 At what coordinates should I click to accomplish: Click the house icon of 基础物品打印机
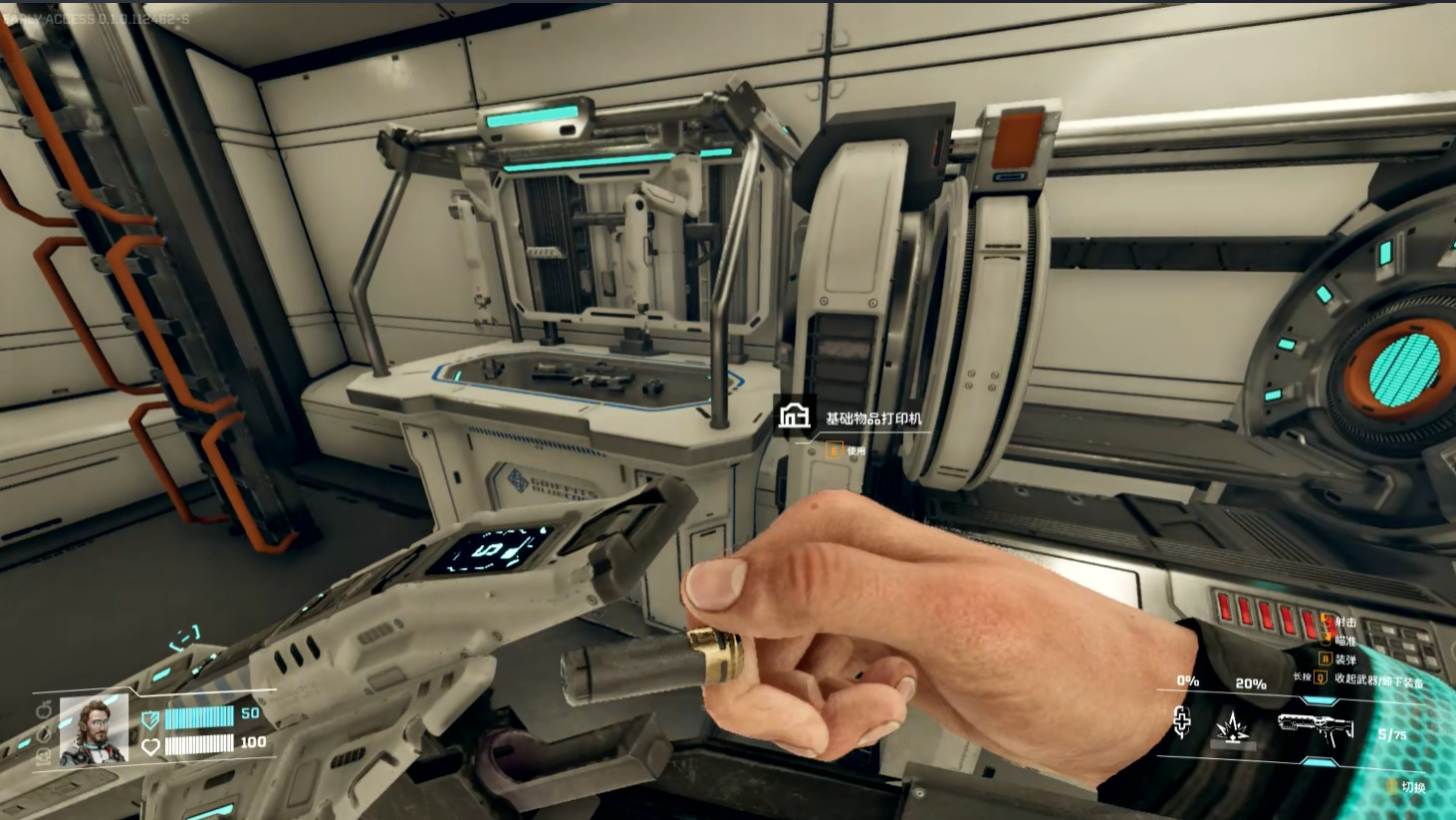tap(794, 415)
